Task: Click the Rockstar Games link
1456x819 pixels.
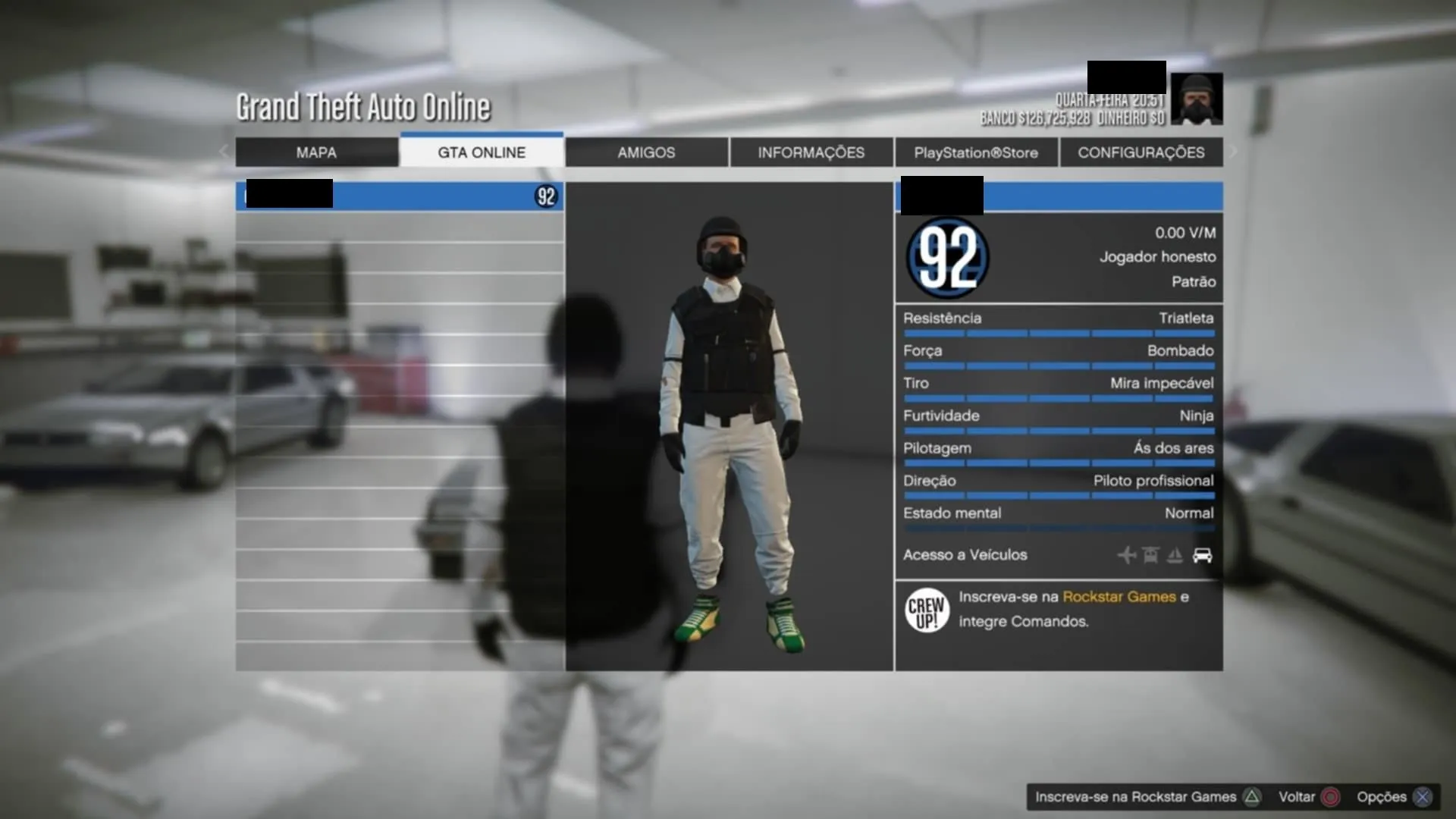Action: [1118, 597]
